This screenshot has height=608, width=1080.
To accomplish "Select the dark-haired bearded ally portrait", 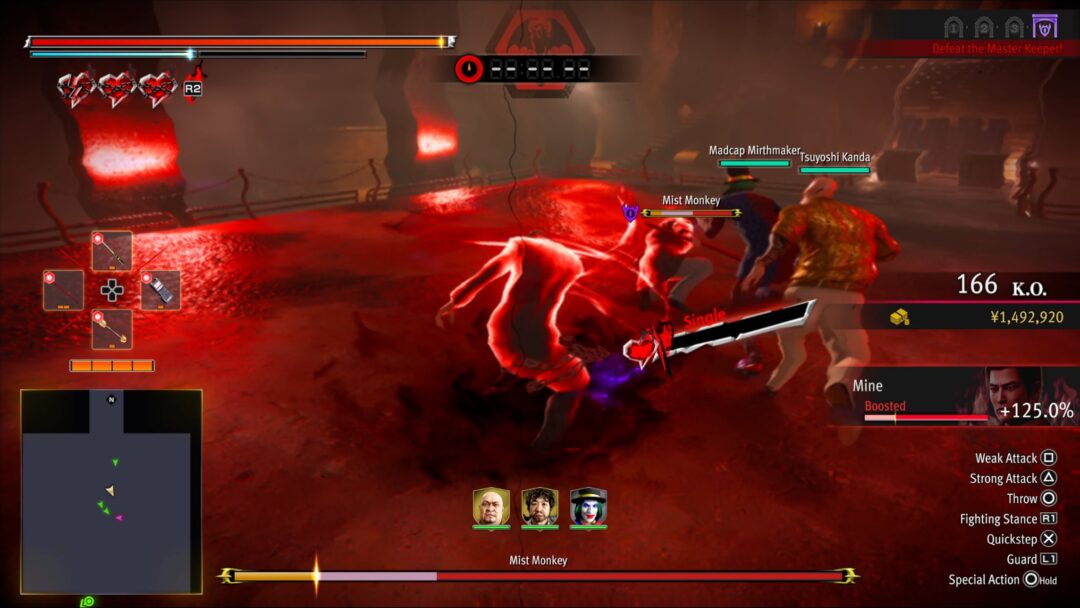I will [x=539, y=507].
